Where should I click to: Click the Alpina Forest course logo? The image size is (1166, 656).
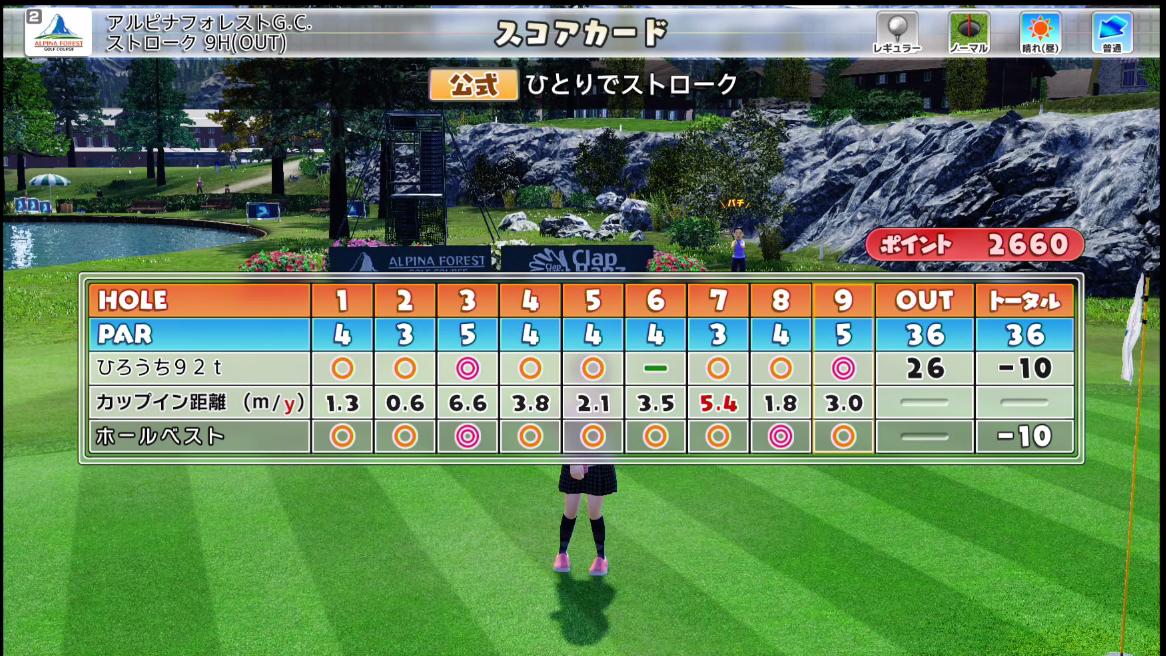pos(59,32)
